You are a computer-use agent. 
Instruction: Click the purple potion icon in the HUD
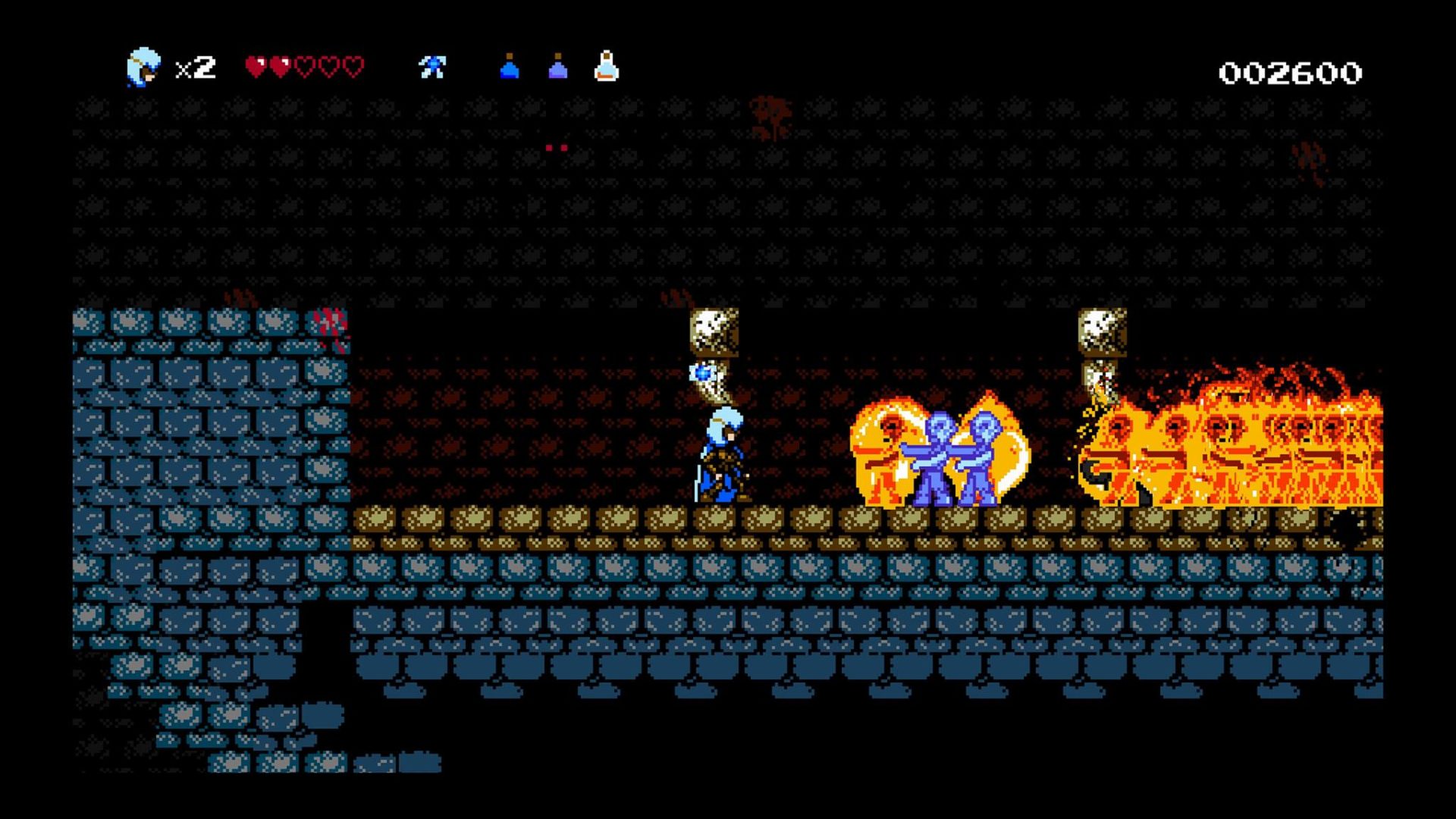tap(557, 70)
